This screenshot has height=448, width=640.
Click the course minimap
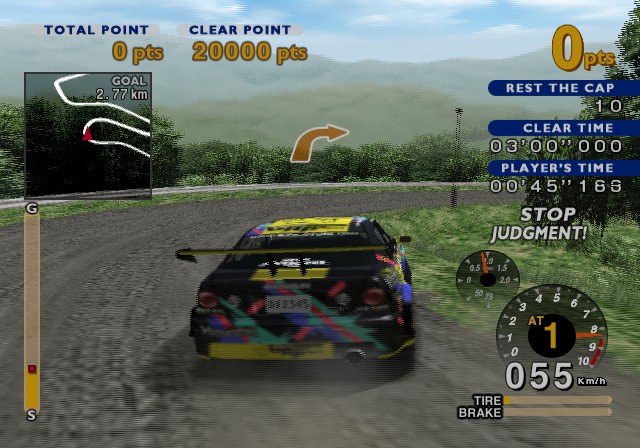click(x=88, y=134)
